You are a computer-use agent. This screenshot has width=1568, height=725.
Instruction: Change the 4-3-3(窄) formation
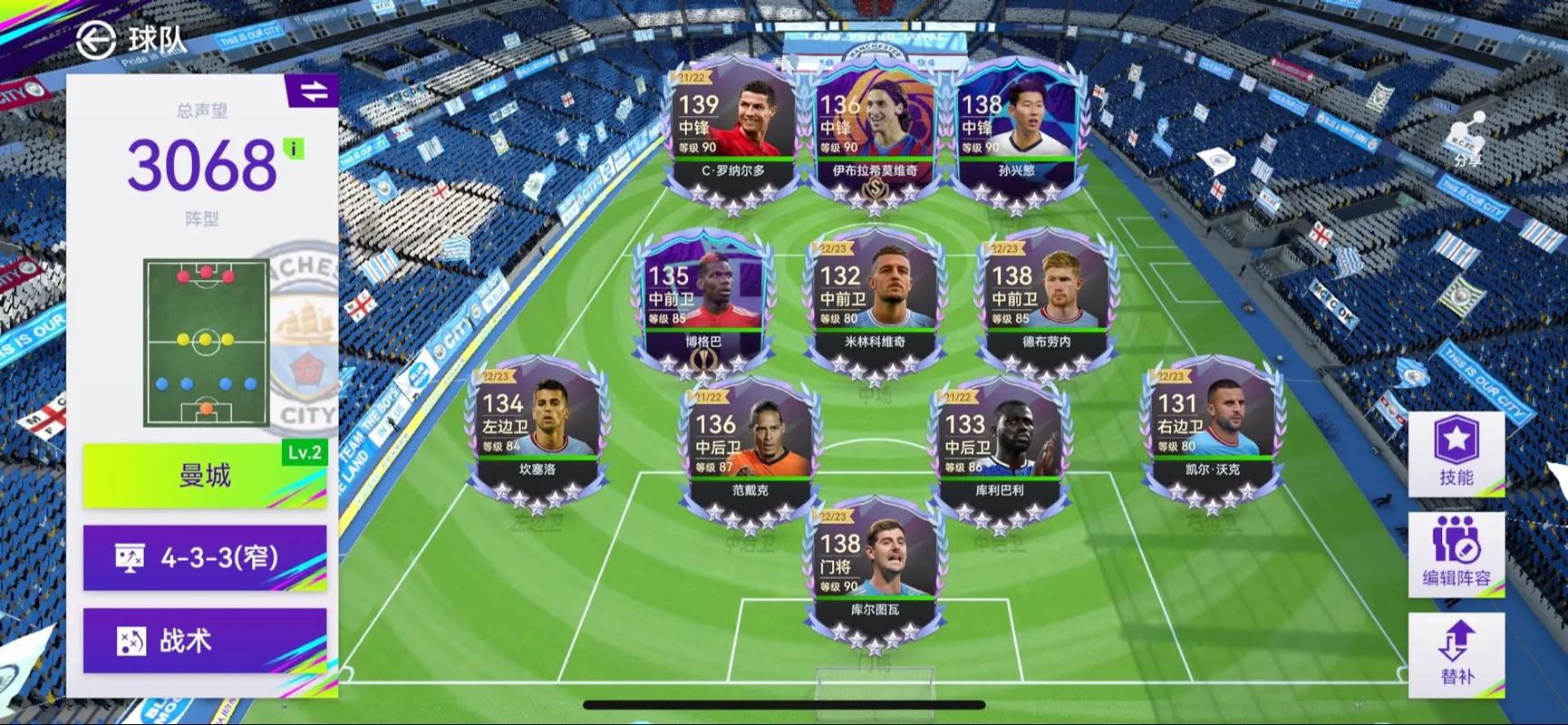coord(205,557)
